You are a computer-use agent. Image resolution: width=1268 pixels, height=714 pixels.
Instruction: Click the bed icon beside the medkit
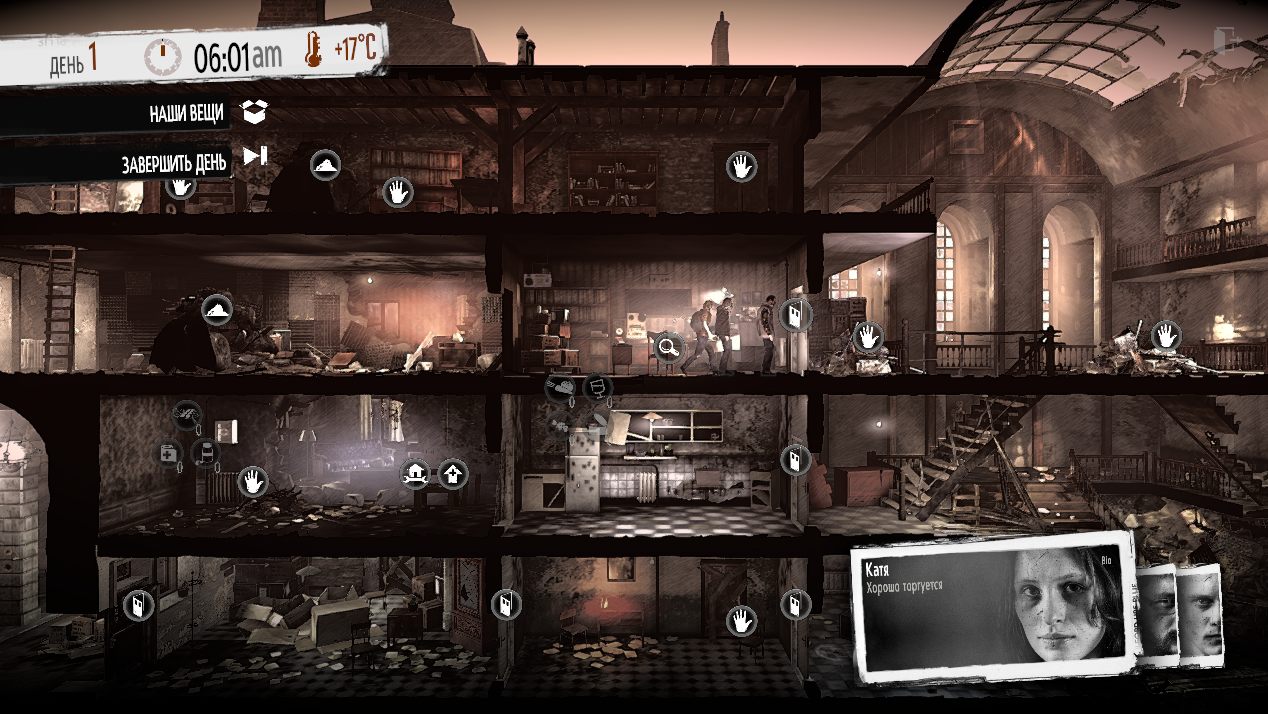[204, 453]
